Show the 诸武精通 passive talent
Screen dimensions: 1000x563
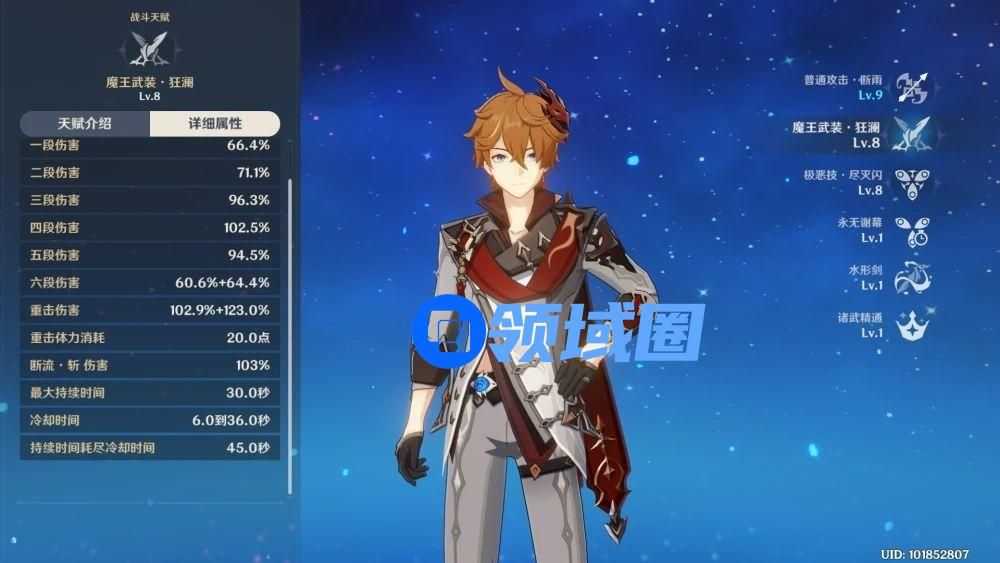pyautogui.click(x=911, y=325)
